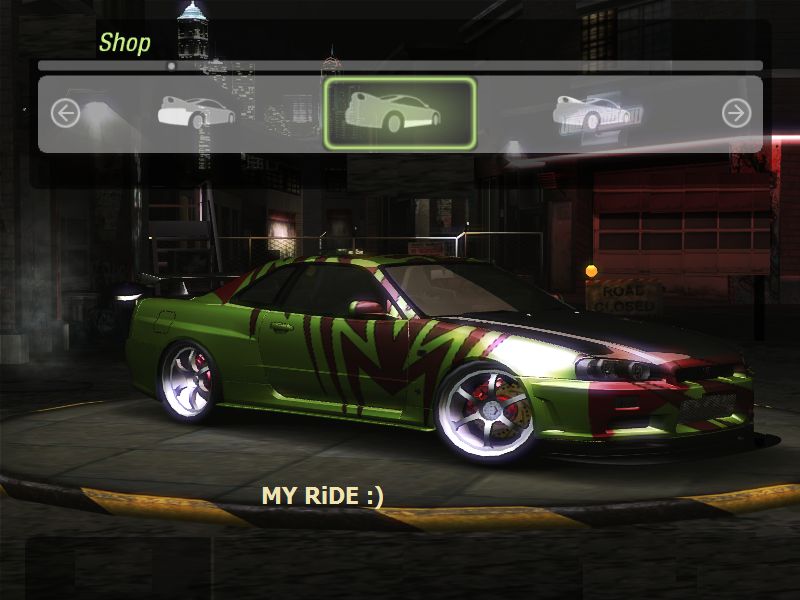Choose the solid white car icon
This screenshot has height=600, width=800.
pos(196,113)
